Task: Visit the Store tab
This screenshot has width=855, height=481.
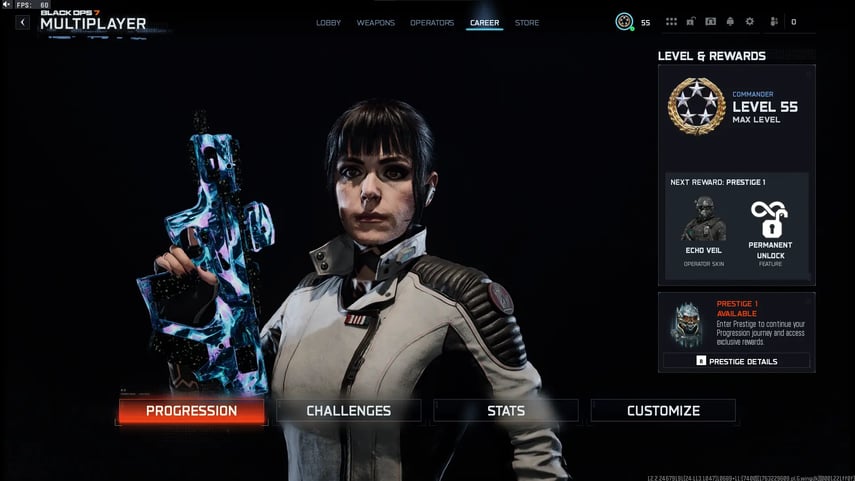Action: (x=527, y=22)
